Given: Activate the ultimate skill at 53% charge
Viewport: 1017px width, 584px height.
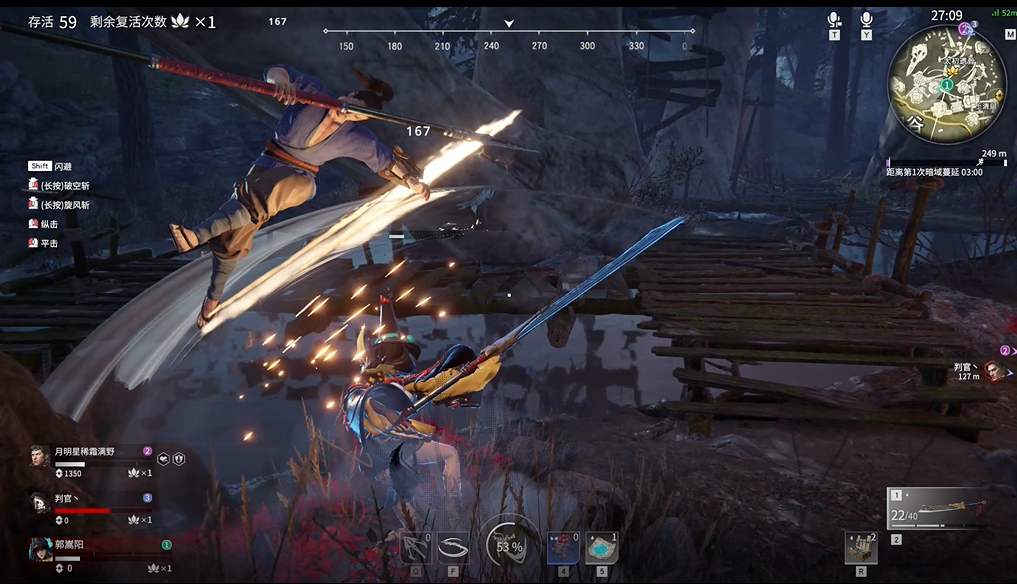Looking at the screenshot, I should [508, 546].
